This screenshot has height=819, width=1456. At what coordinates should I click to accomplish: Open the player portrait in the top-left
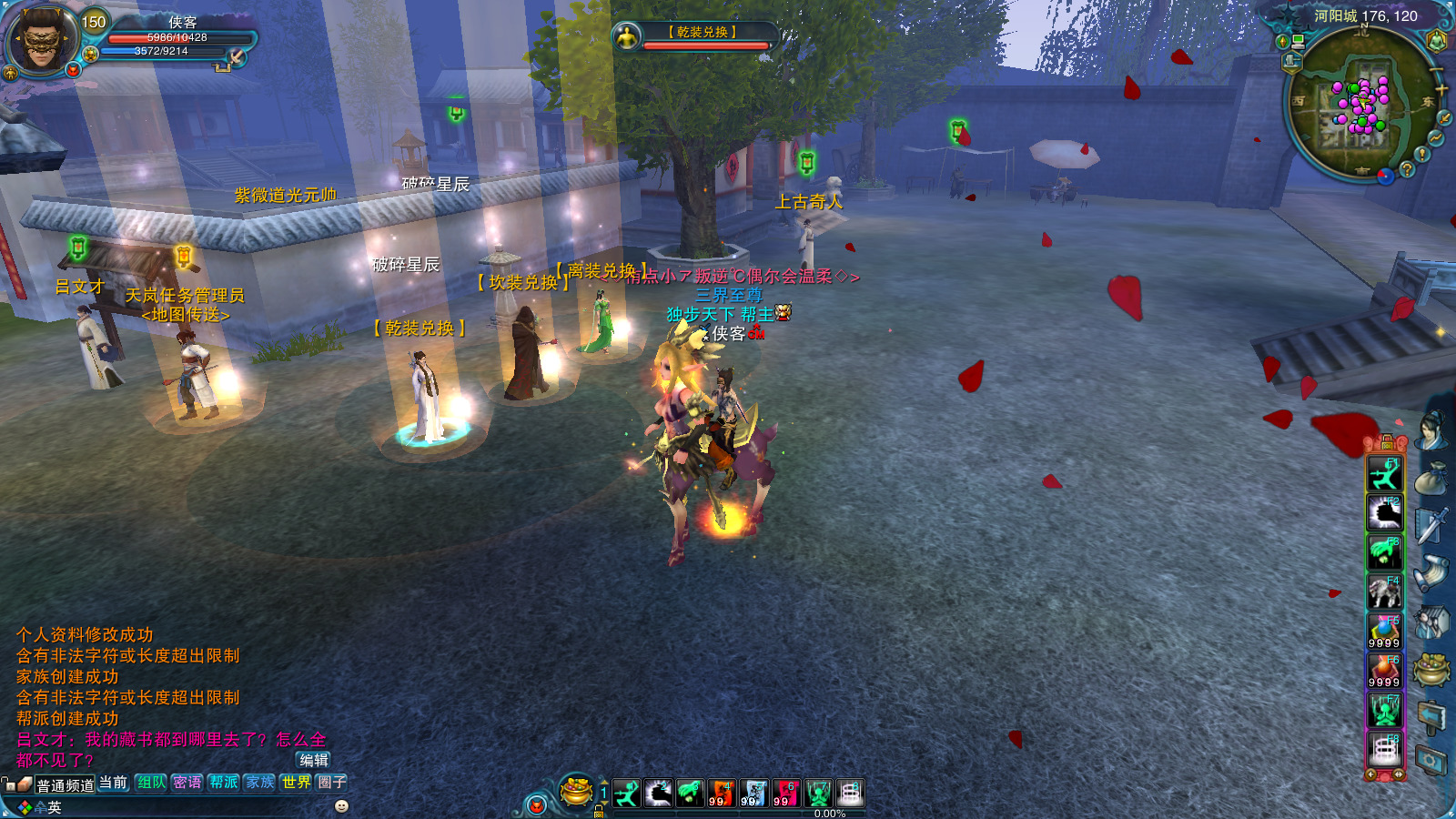41,39
